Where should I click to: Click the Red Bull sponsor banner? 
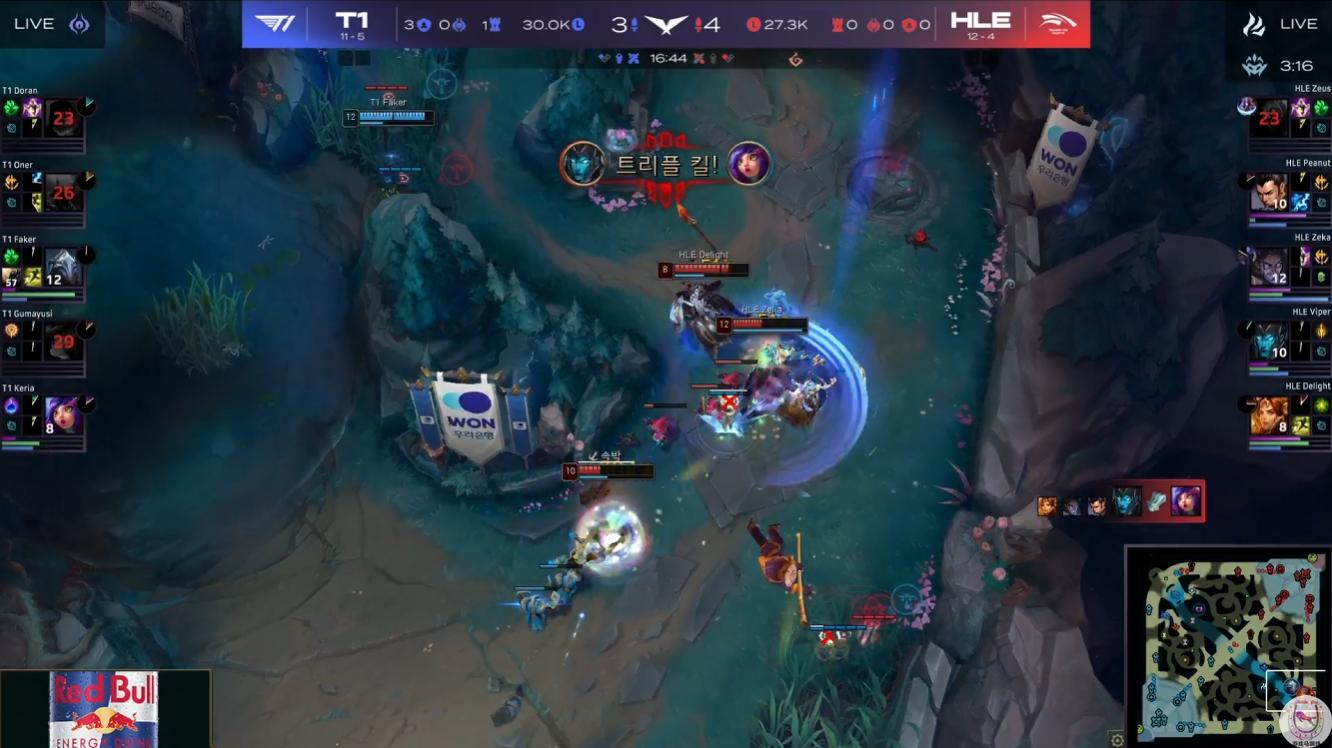pos(105,709)
